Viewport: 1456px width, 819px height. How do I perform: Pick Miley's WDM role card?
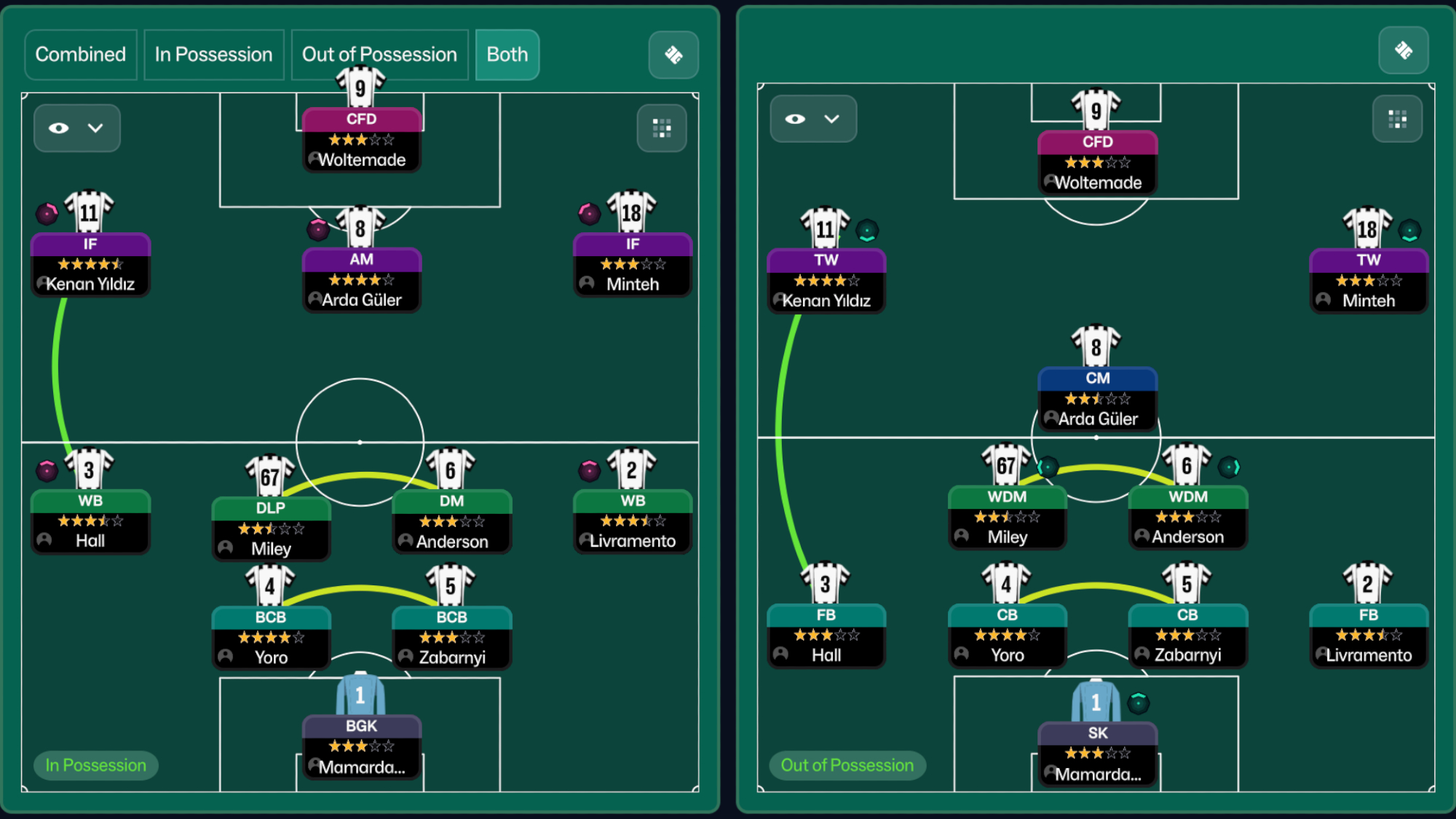pos(1007,517)
